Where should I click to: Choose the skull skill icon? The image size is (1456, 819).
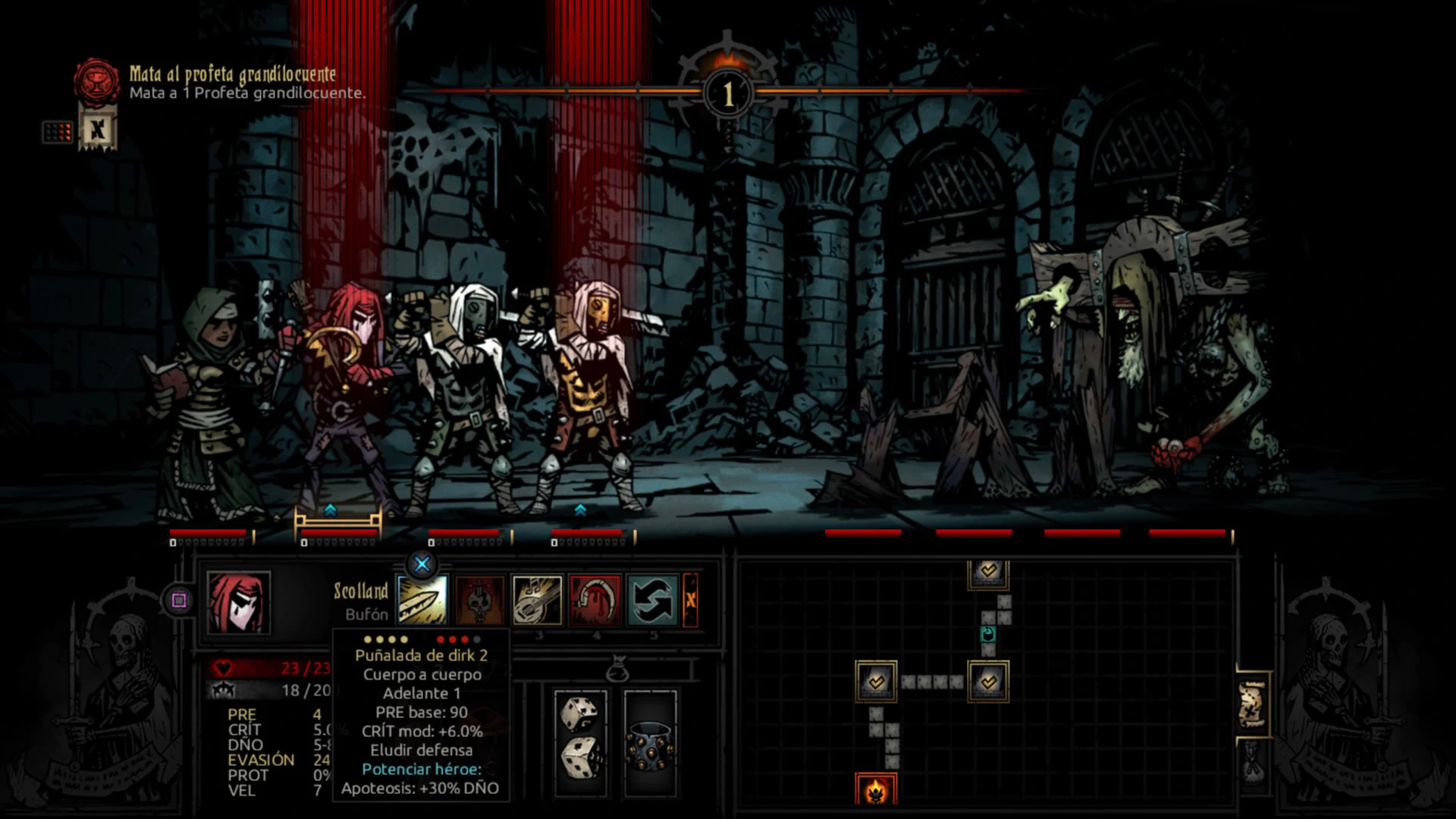479,600
